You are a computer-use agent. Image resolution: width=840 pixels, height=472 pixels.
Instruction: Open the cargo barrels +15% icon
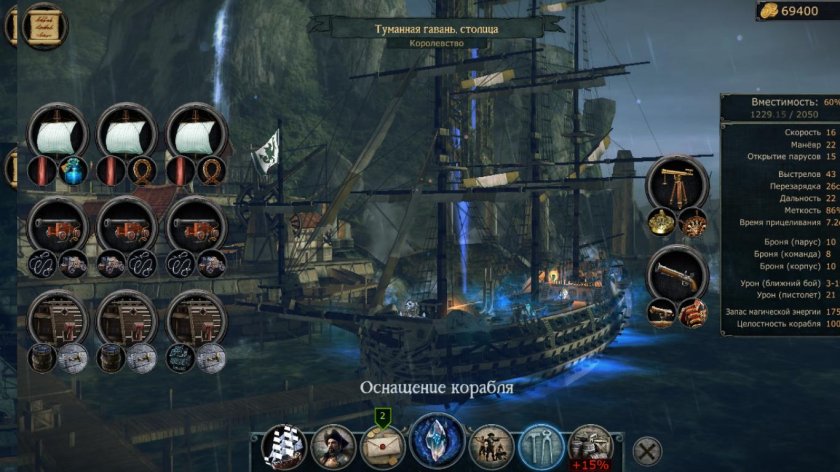pyautogui.click(x=591, y=447)
